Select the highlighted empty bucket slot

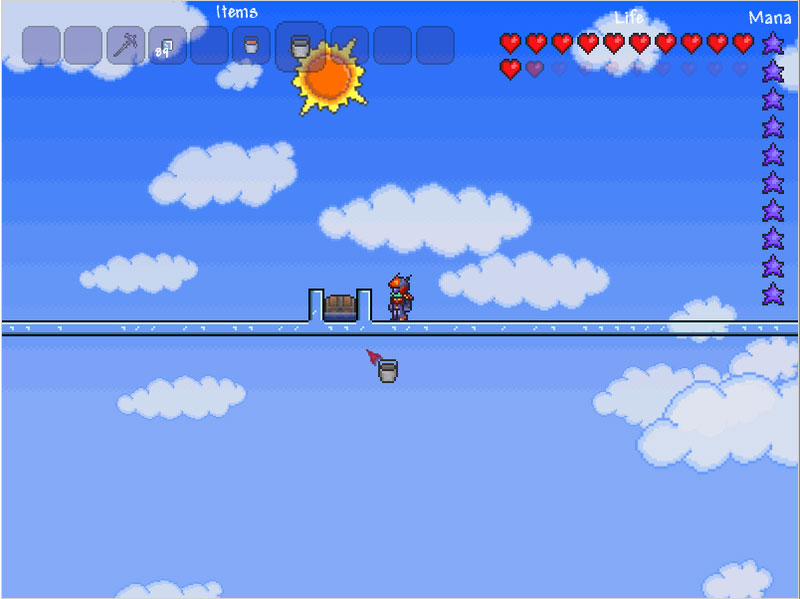(x=299, y=45)
